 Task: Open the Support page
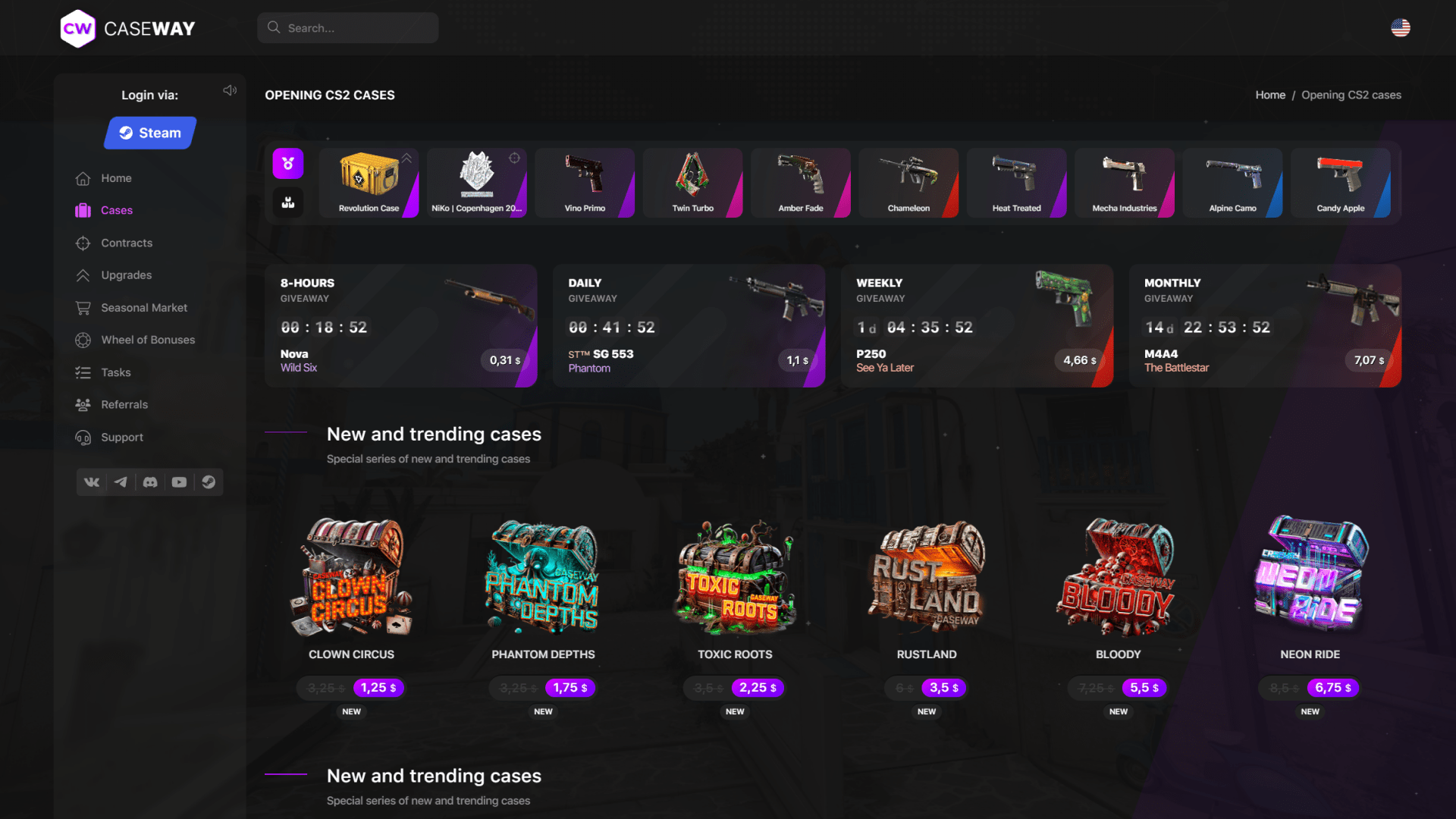coord(122,438)
